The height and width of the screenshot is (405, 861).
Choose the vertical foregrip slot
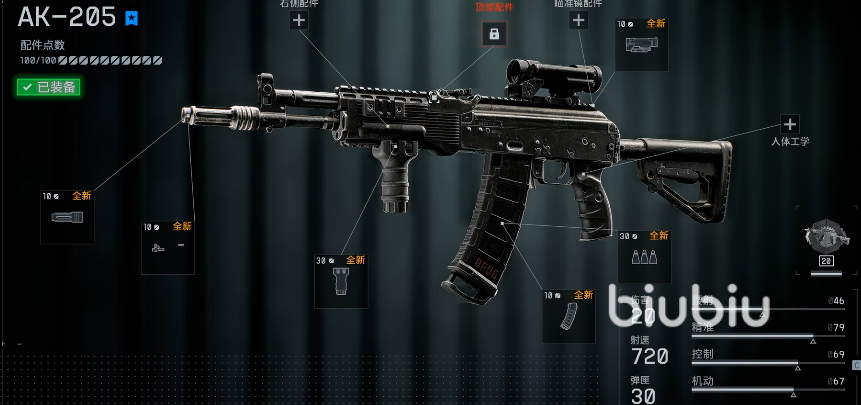[341, 281]
